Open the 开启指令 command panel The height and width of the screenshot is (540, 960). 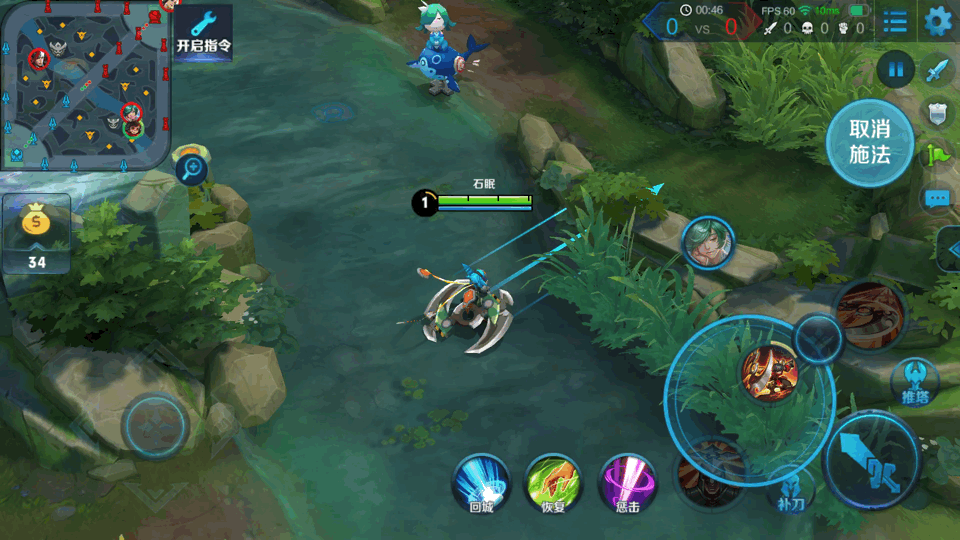tap(204, 32)
